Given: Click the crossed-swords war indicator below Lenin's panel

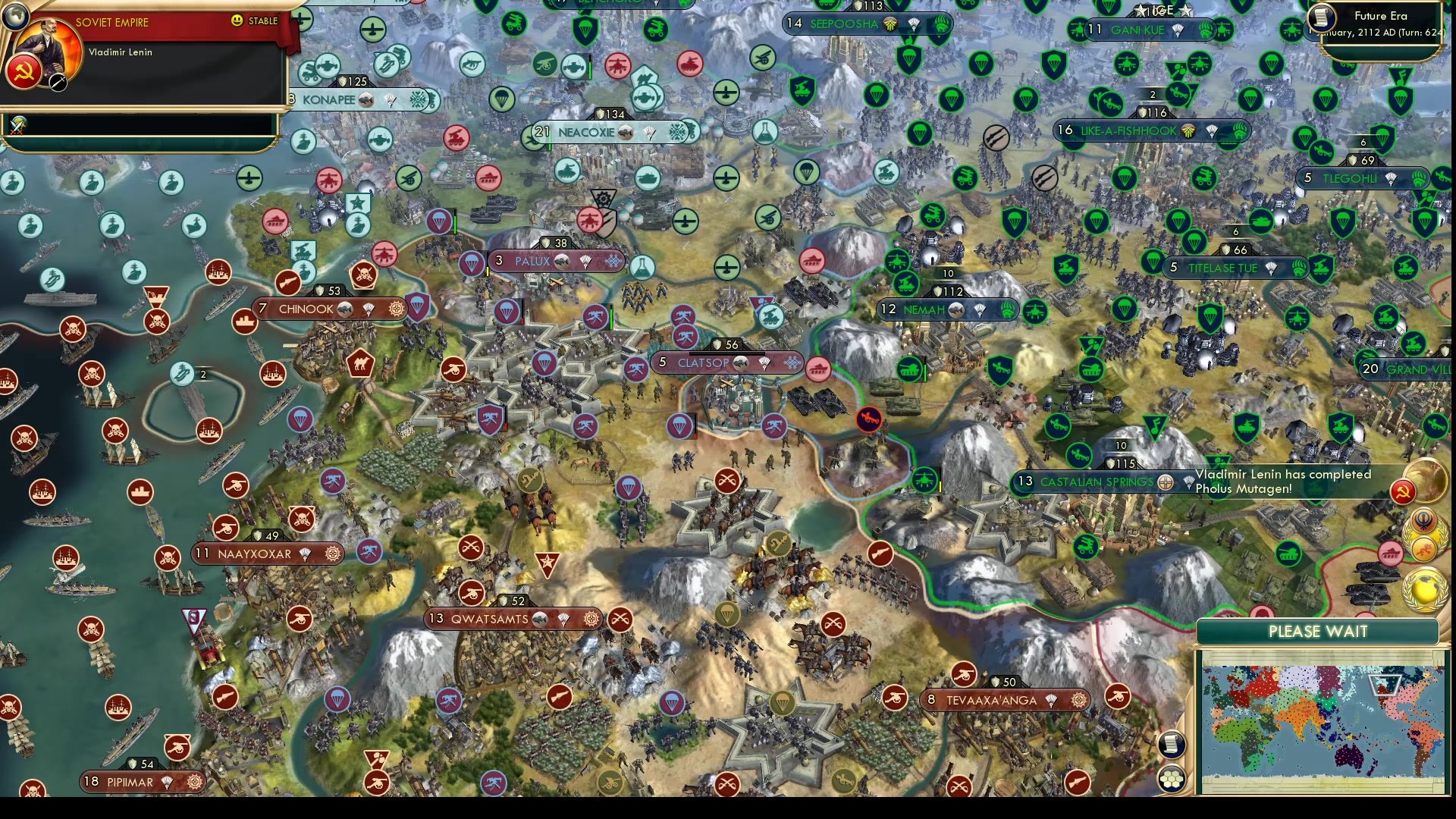Looking at the screenshot, I should tap(17, 123).
